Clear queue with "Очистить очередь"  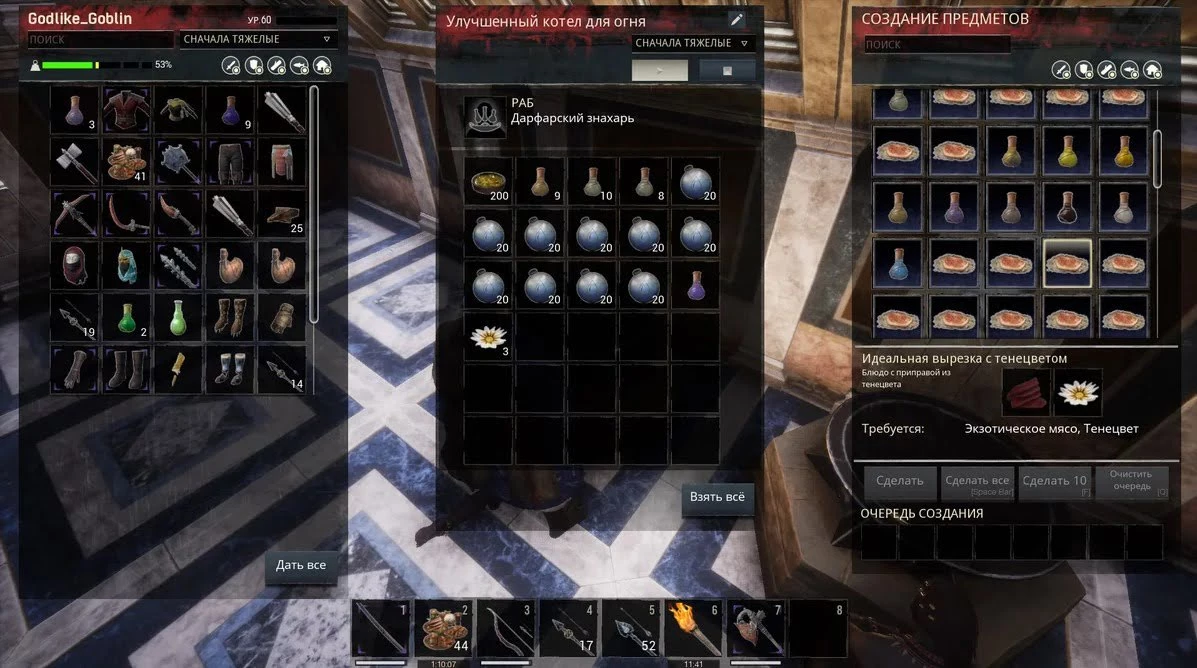[1130, 481]
